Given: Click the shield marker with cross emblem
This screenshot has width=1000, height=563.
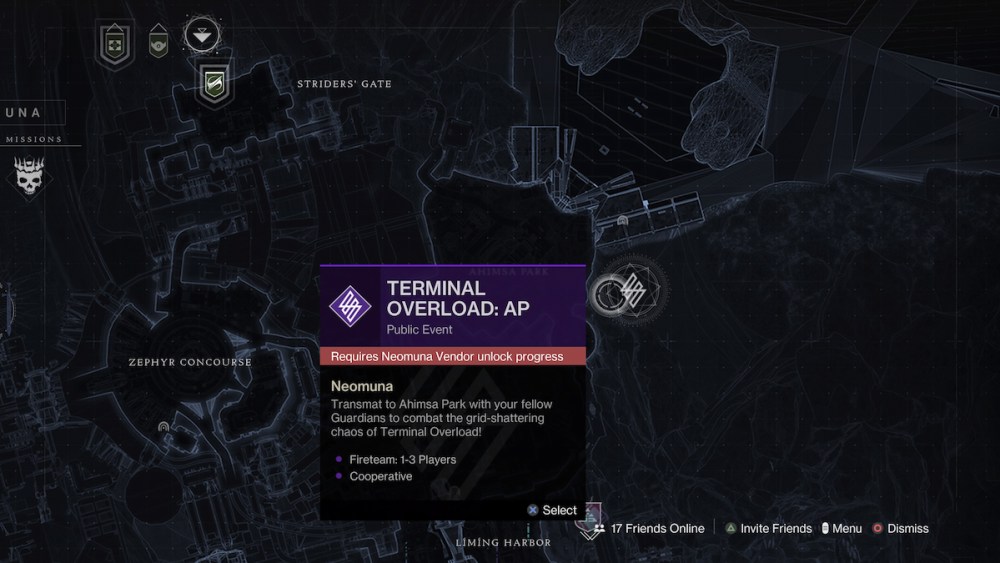Looking at the screenshot, I should (116, 43).
